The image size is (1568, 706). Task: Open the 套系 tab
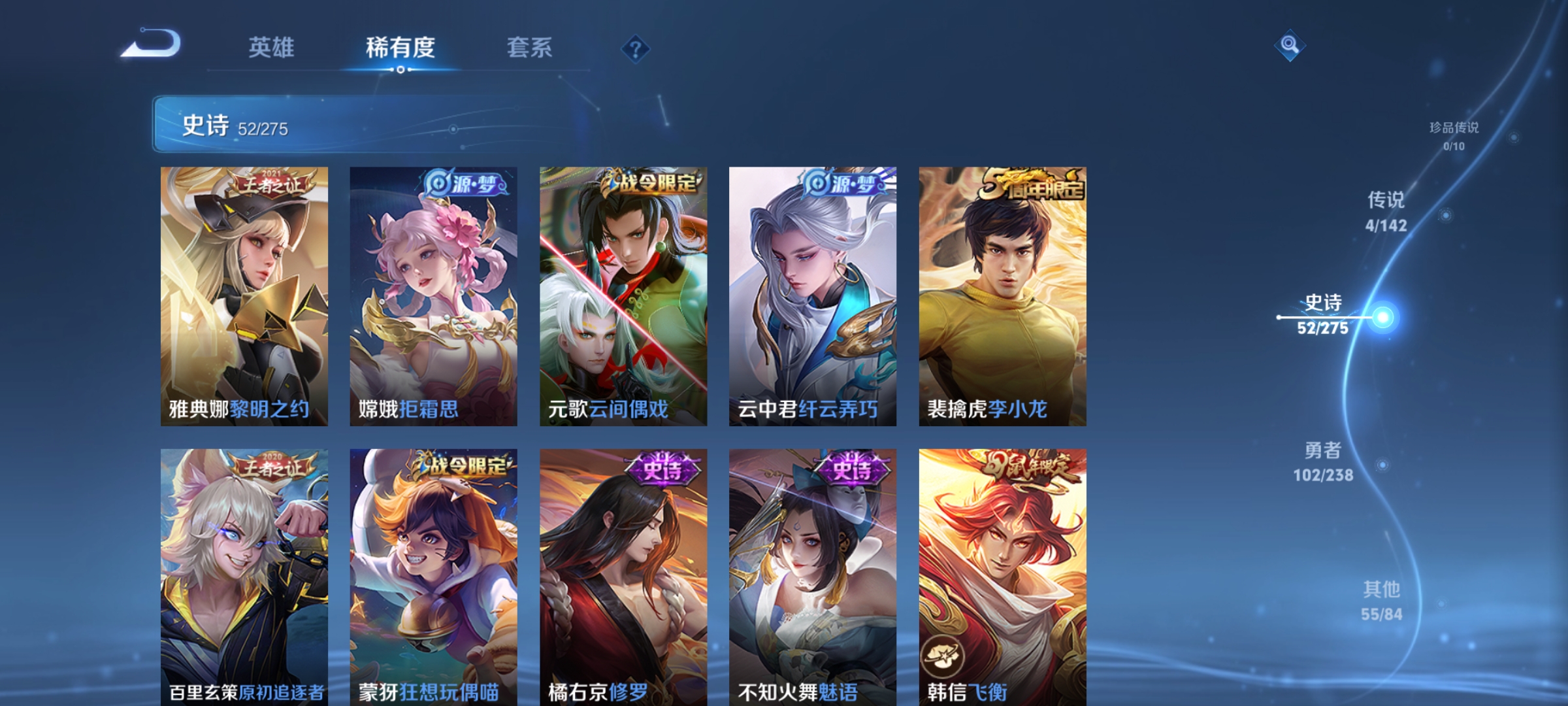[531, 47]
